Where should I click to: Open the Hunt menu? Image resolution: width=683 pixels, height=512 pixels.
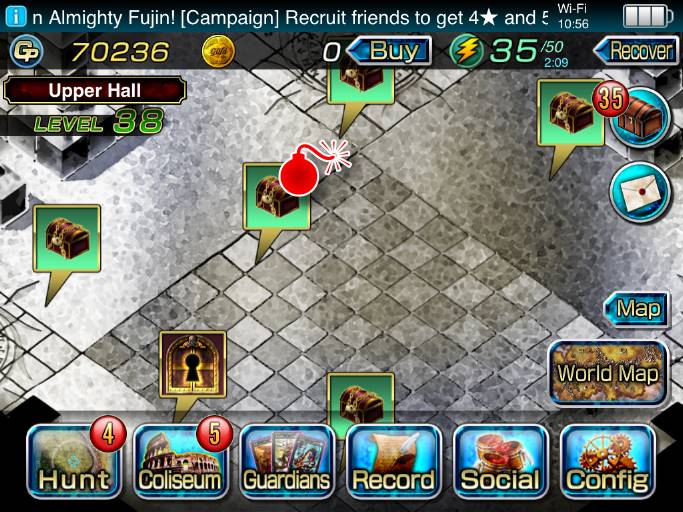pos(72,462)
